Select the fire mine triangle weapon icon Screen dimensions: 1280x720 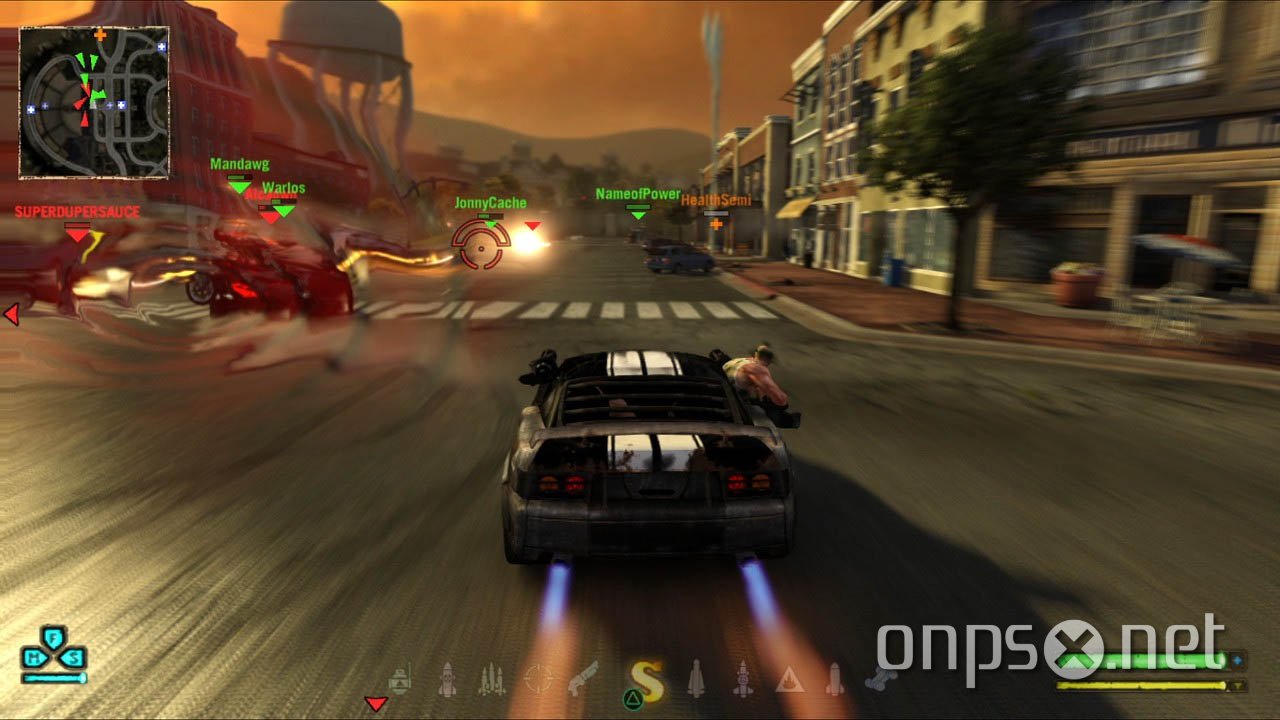pos(791,678)
